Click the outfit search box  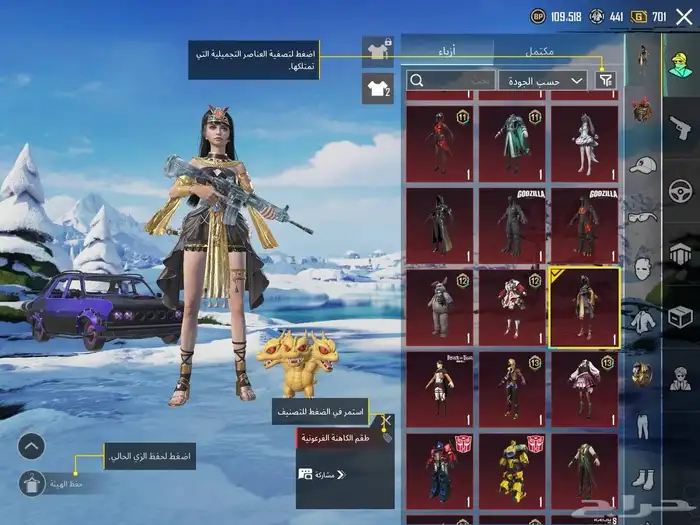tap(450, 80)
